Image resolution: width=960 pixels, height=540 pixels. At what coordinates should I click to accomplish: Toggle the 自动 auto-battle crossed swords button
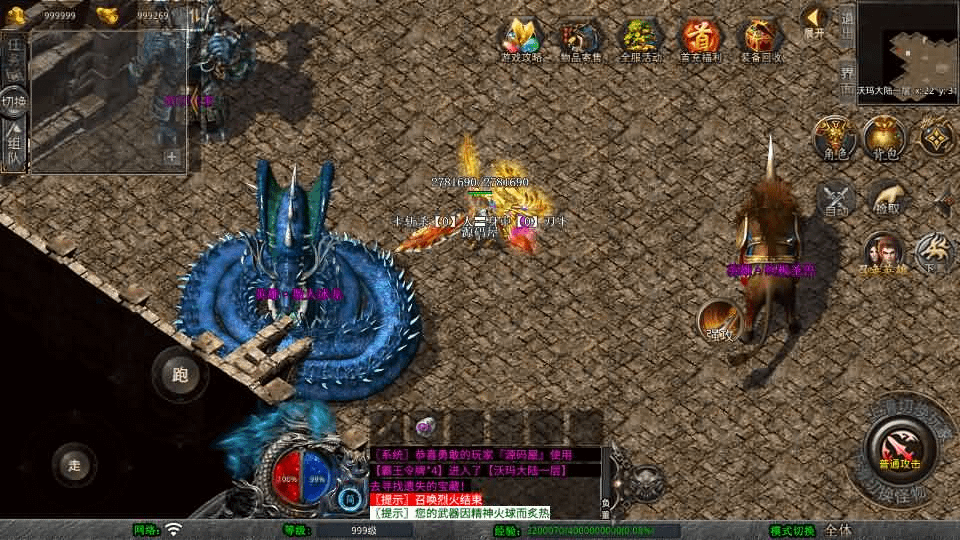(836, 199)
